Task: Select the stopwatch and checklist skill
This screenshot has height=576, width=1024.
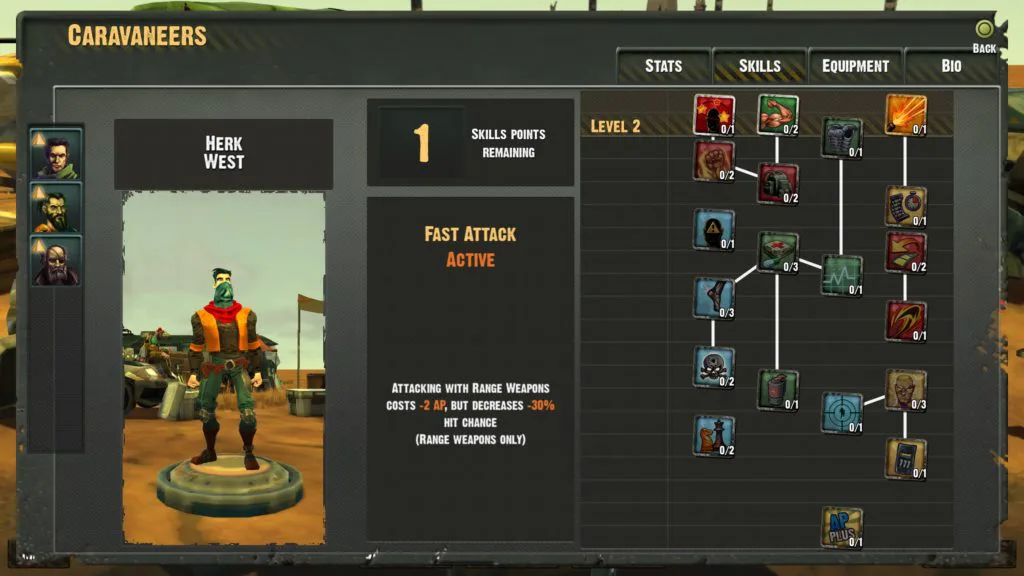Action: [905, 205]
